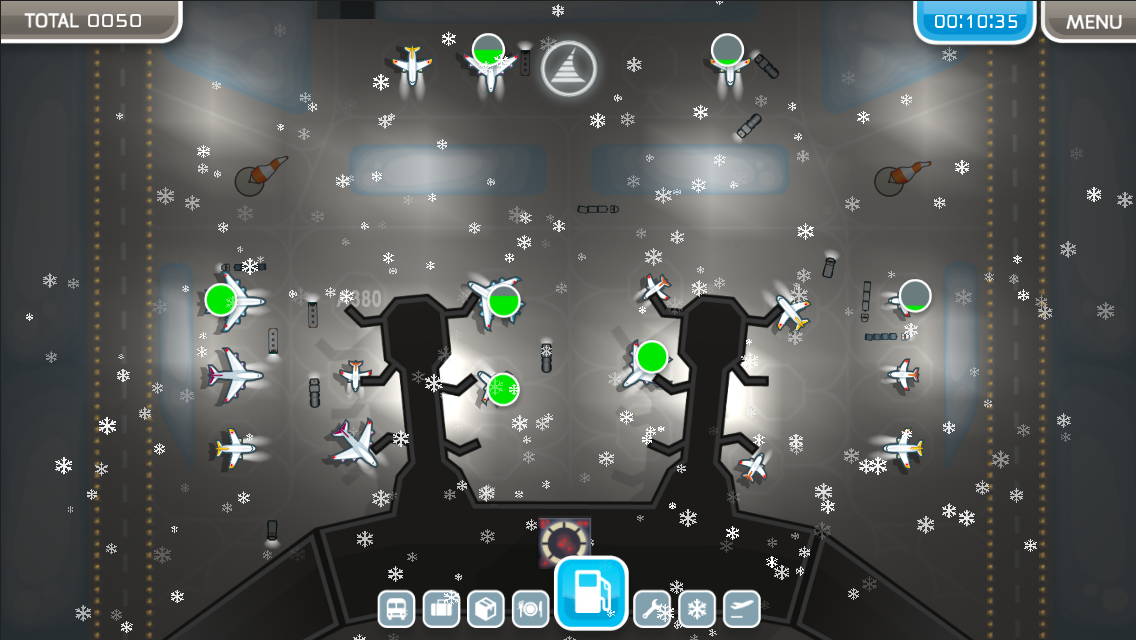
Task: Select the airplane takeoff icon
Action: click(x=742, y=608)
